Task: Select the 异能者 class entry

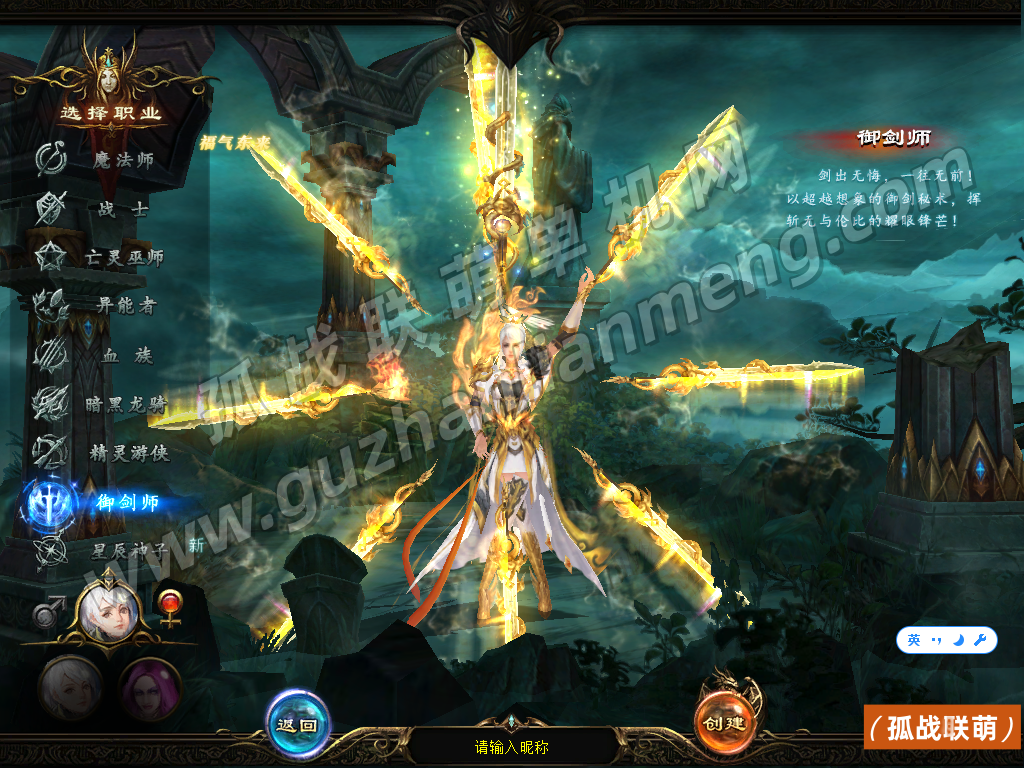Action: (125, 306)
